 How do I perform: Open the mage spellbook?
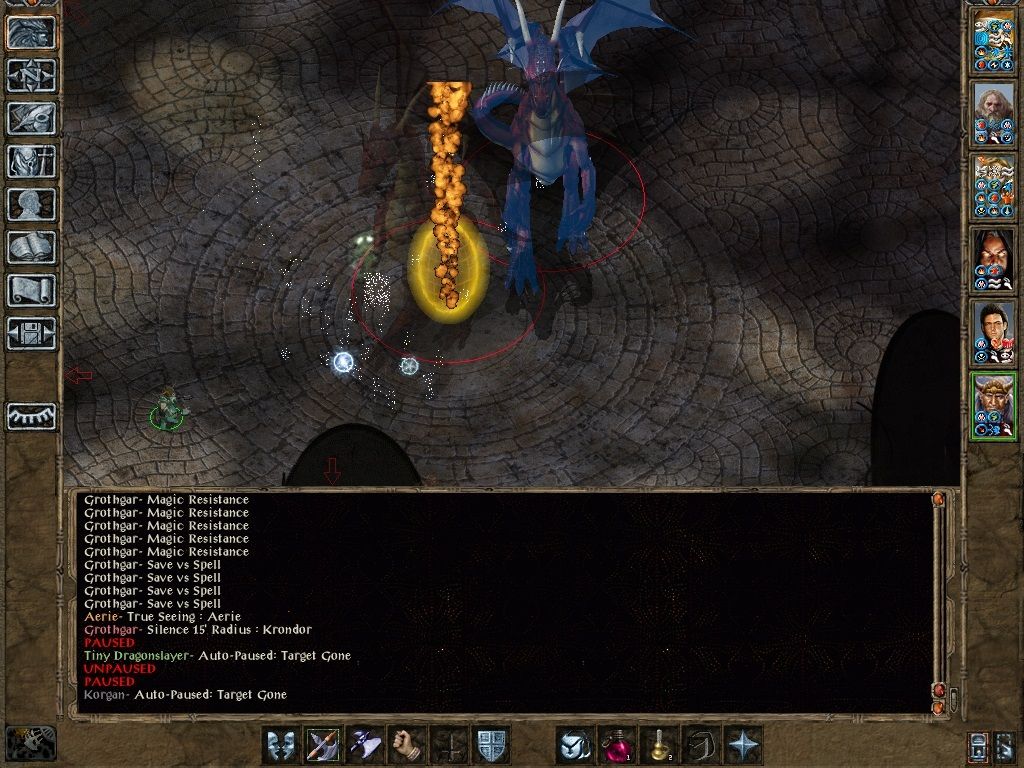point(31,247)
